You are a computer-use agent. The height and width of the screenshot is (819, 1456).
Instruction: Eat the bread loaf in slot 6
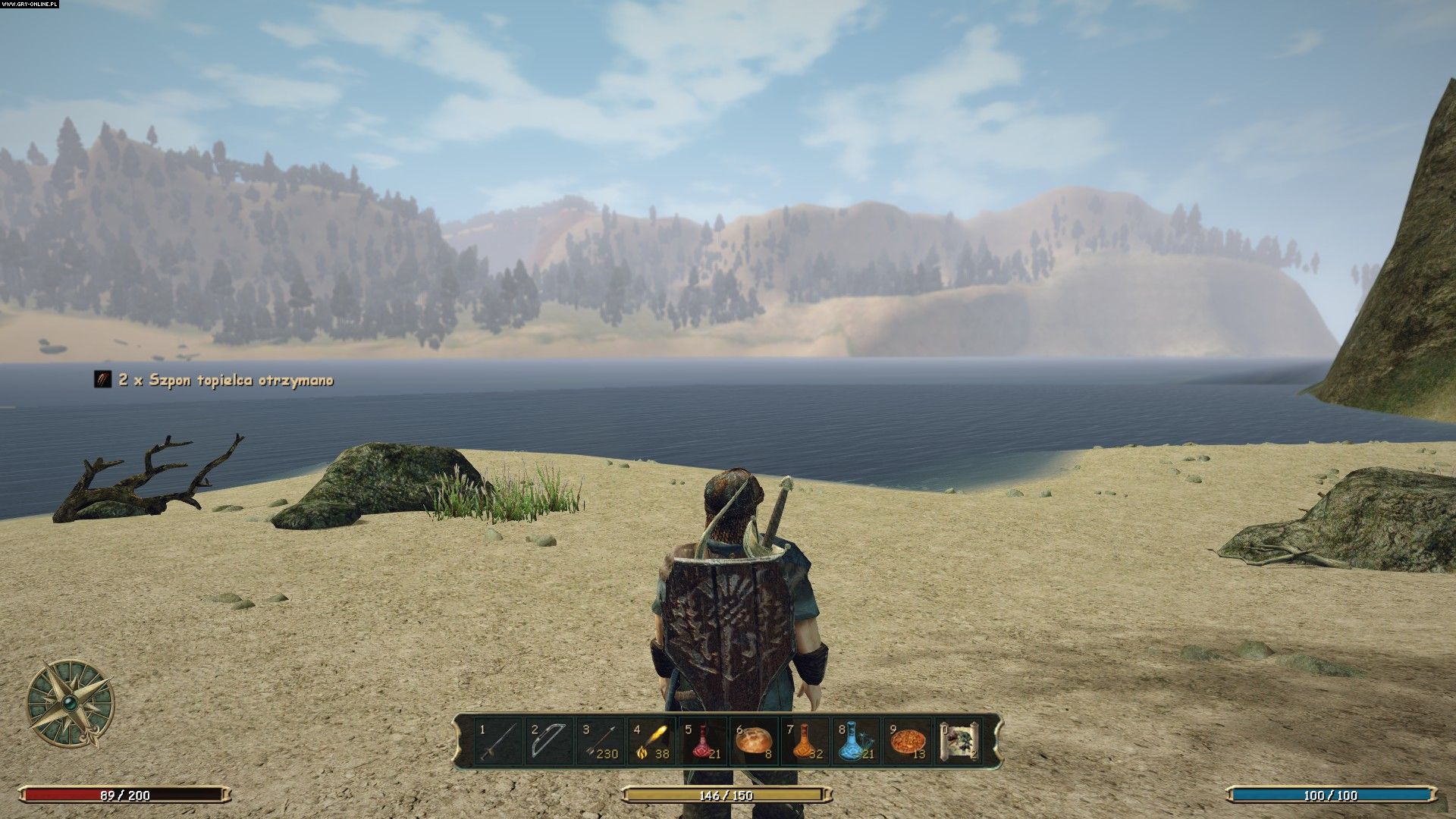click(x=754, y=742)
